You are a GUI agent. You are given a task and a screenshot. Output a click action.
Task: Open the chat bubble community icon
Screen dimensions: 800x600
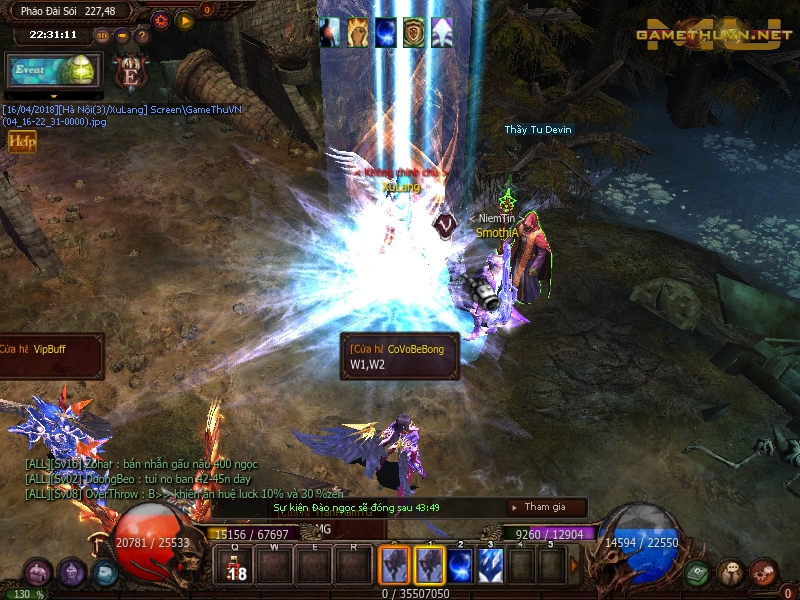pyautogui.click(x=731, y=573)
